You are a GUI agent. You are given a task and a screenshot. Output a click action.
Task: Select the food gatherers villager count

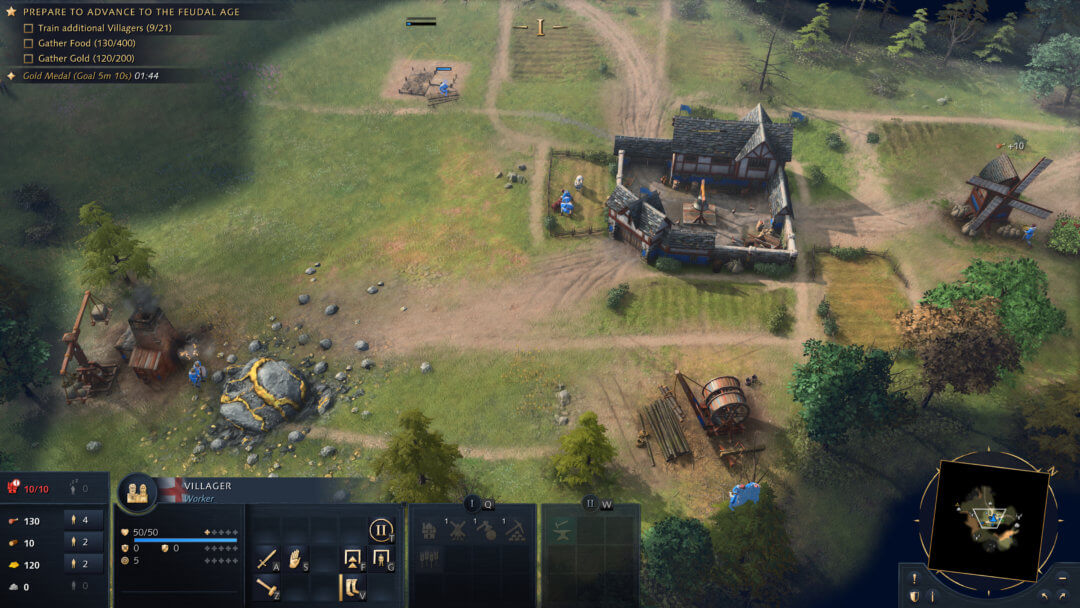(x=84, y=520)
